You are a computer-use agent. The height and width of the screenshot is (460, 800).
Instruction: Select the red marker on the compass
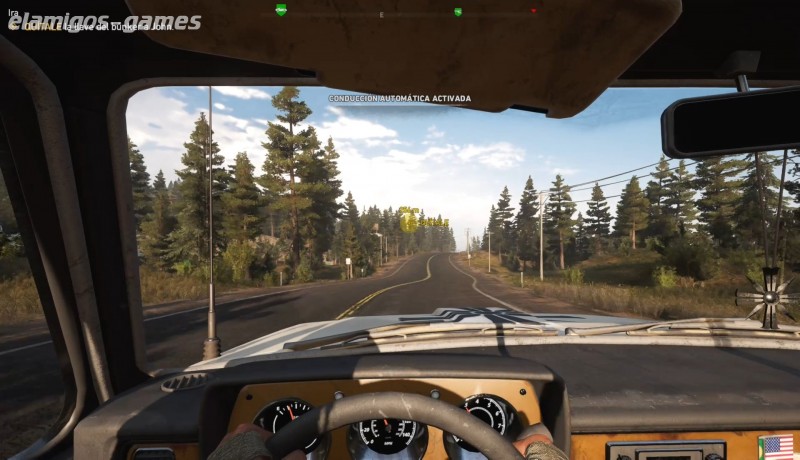[x=533, y=11]
